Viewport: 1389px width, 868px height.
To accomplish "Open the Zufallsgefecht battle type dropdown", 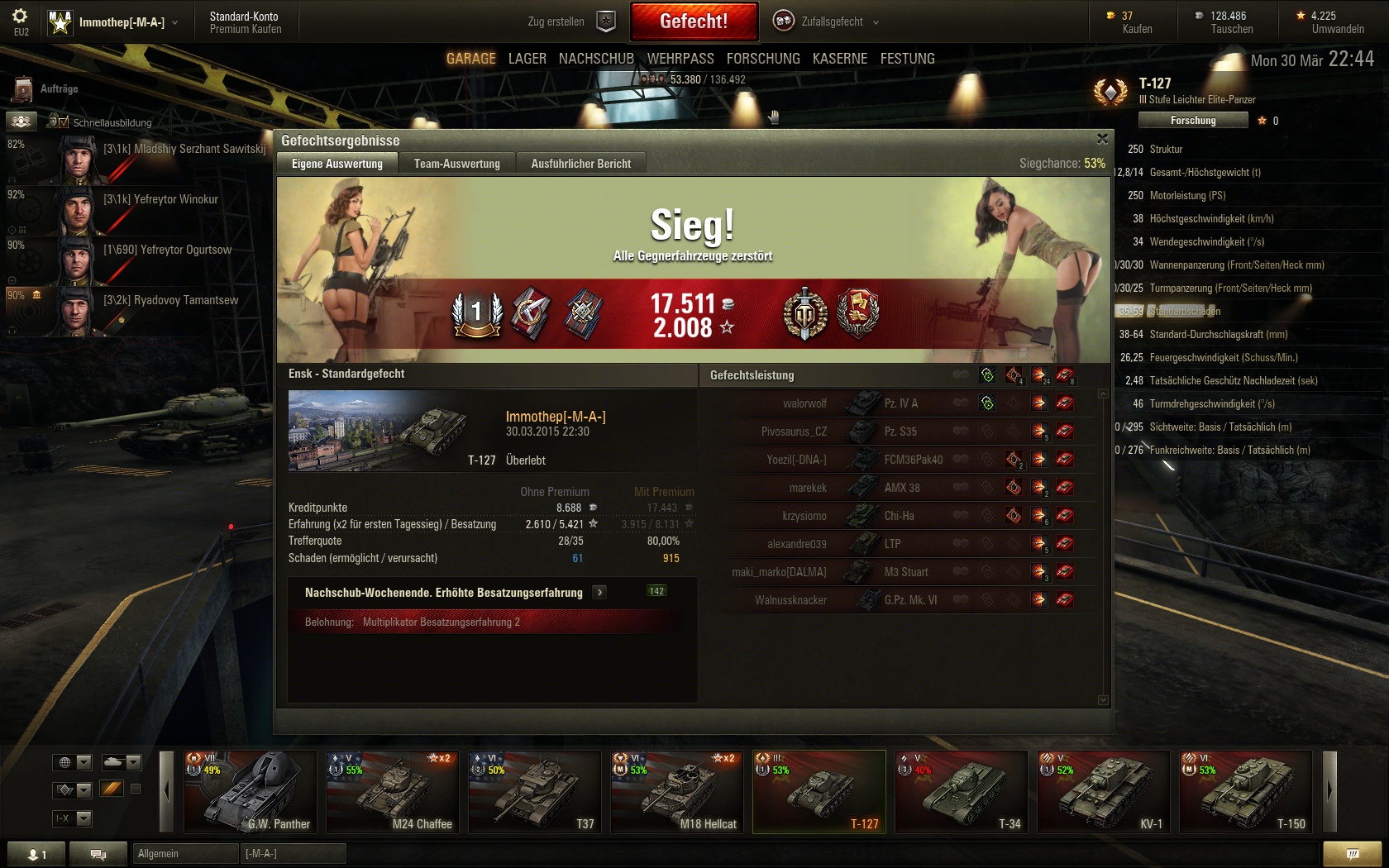I will tap(827, 21).
